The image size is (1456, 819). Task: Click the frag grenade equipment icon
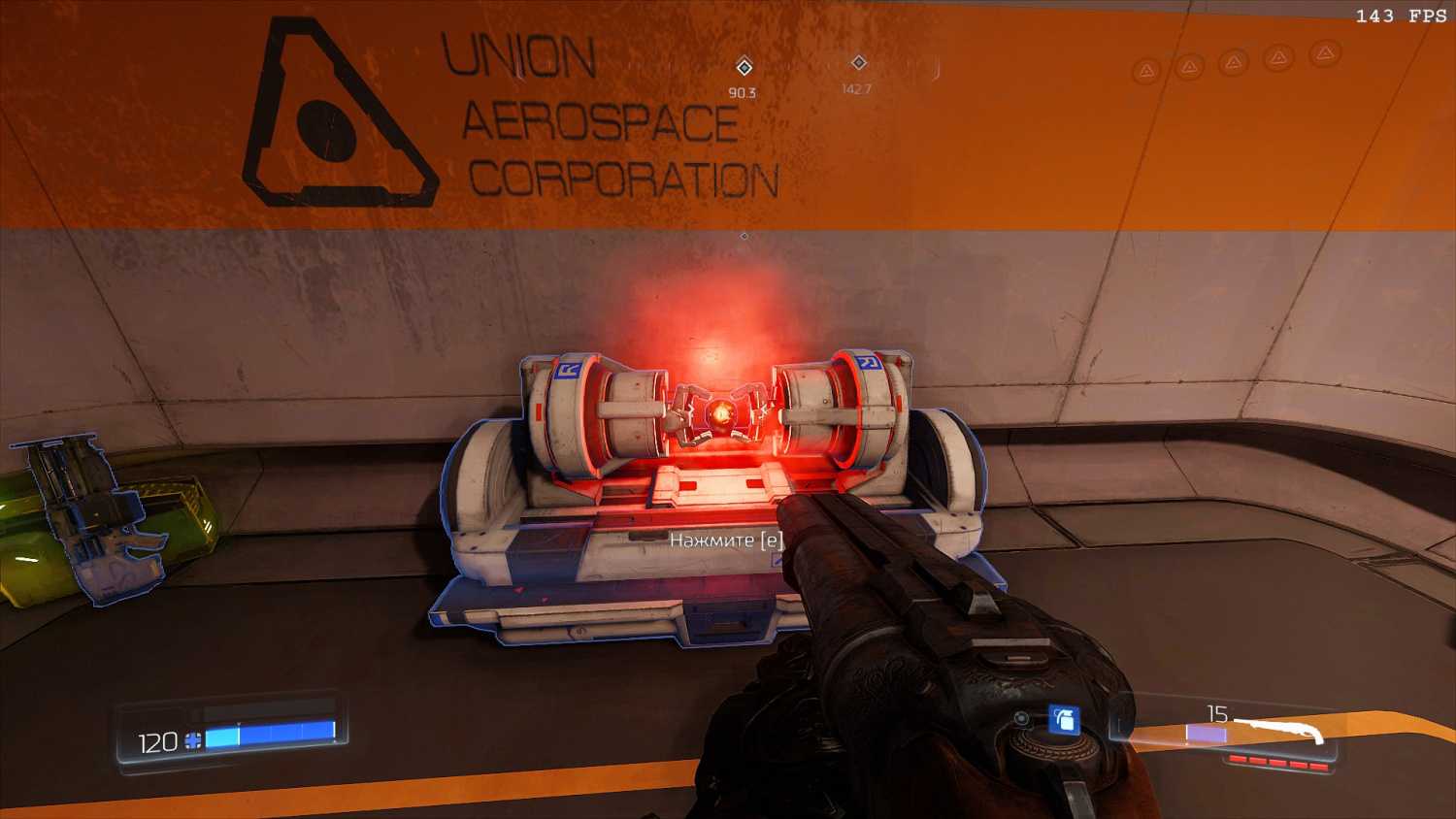(x=1064, y=720)
